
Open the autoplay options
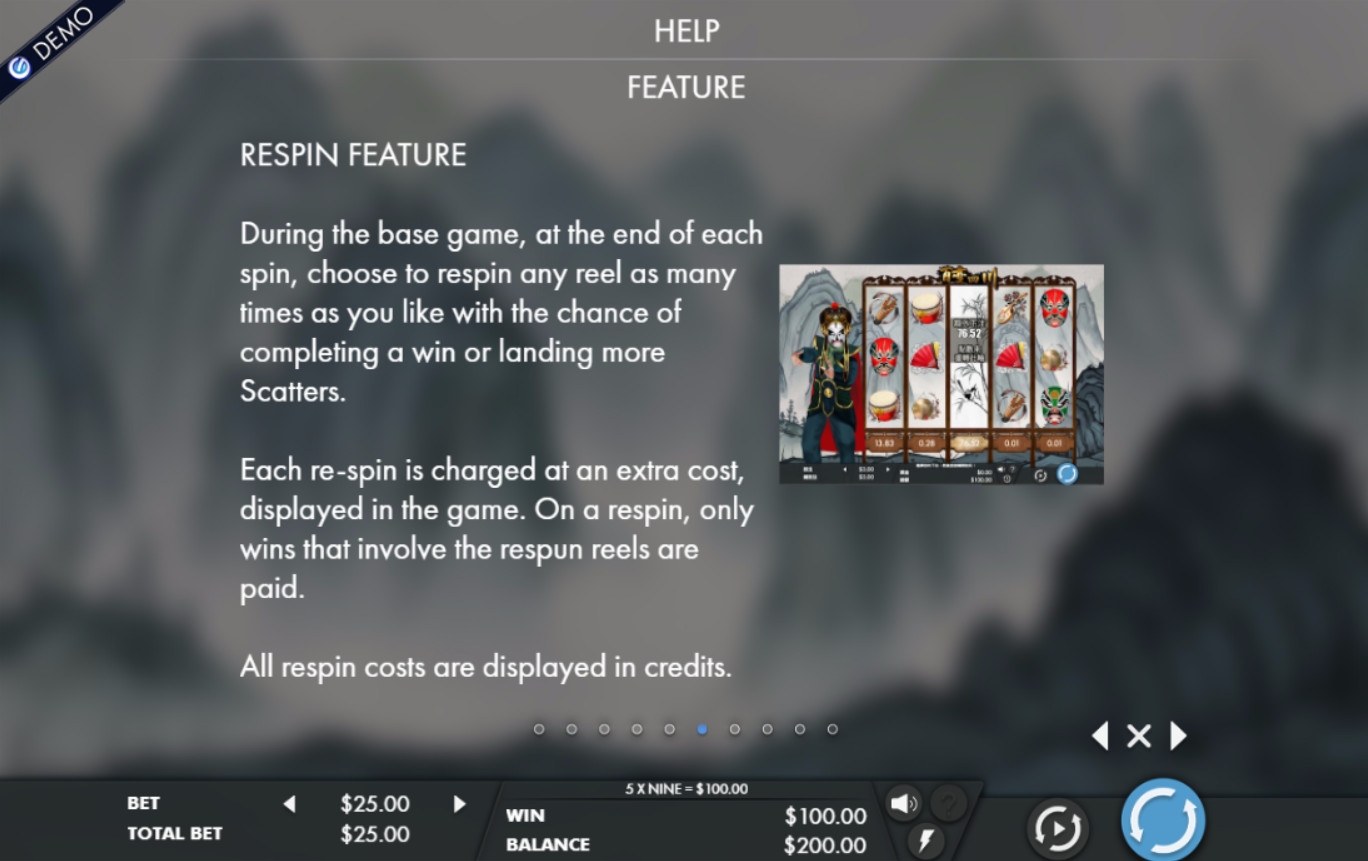point(1056,827)
